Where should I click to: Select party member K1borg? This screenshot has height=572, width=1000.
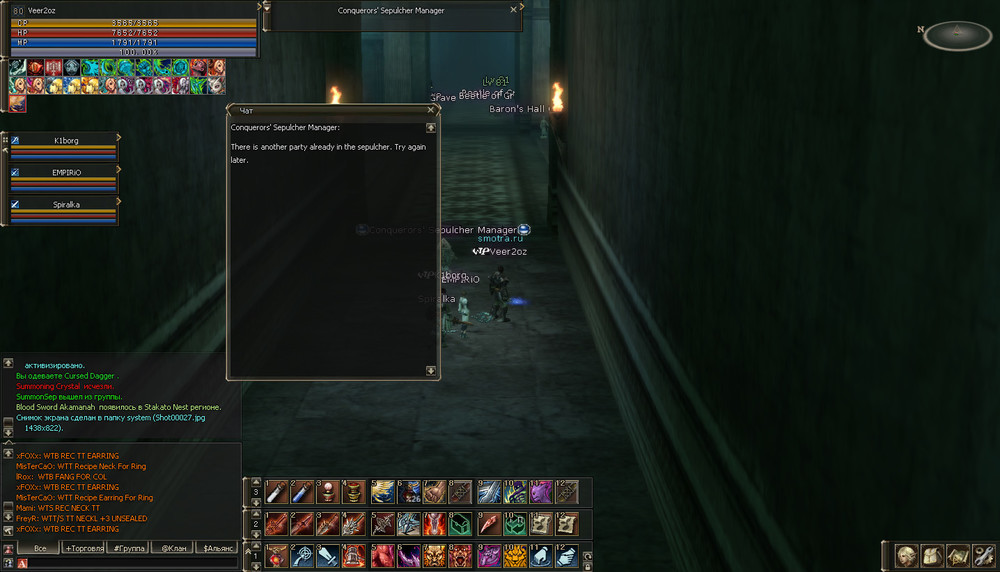64,141
